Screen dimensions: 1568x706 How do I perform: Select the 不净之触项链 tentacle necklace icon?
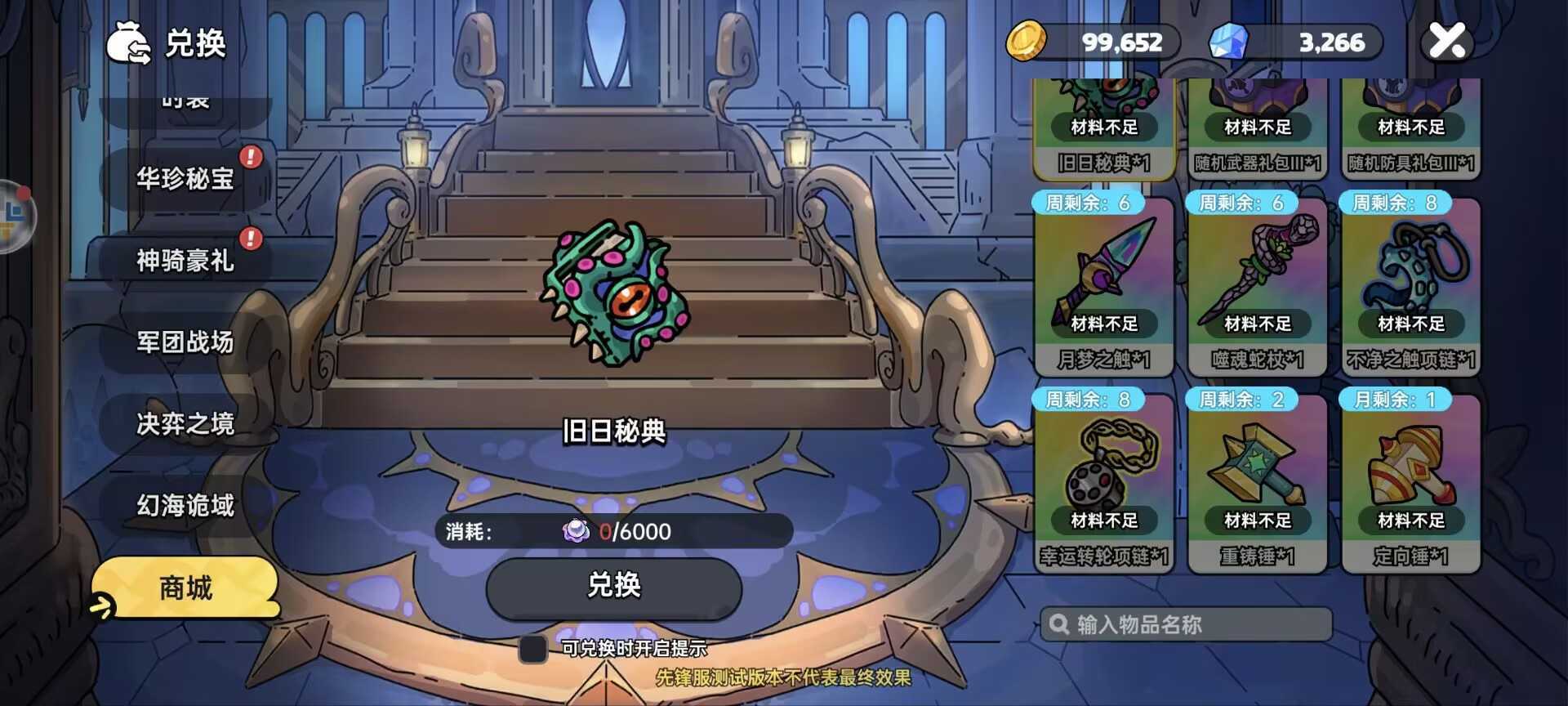tap(1410, 270)
